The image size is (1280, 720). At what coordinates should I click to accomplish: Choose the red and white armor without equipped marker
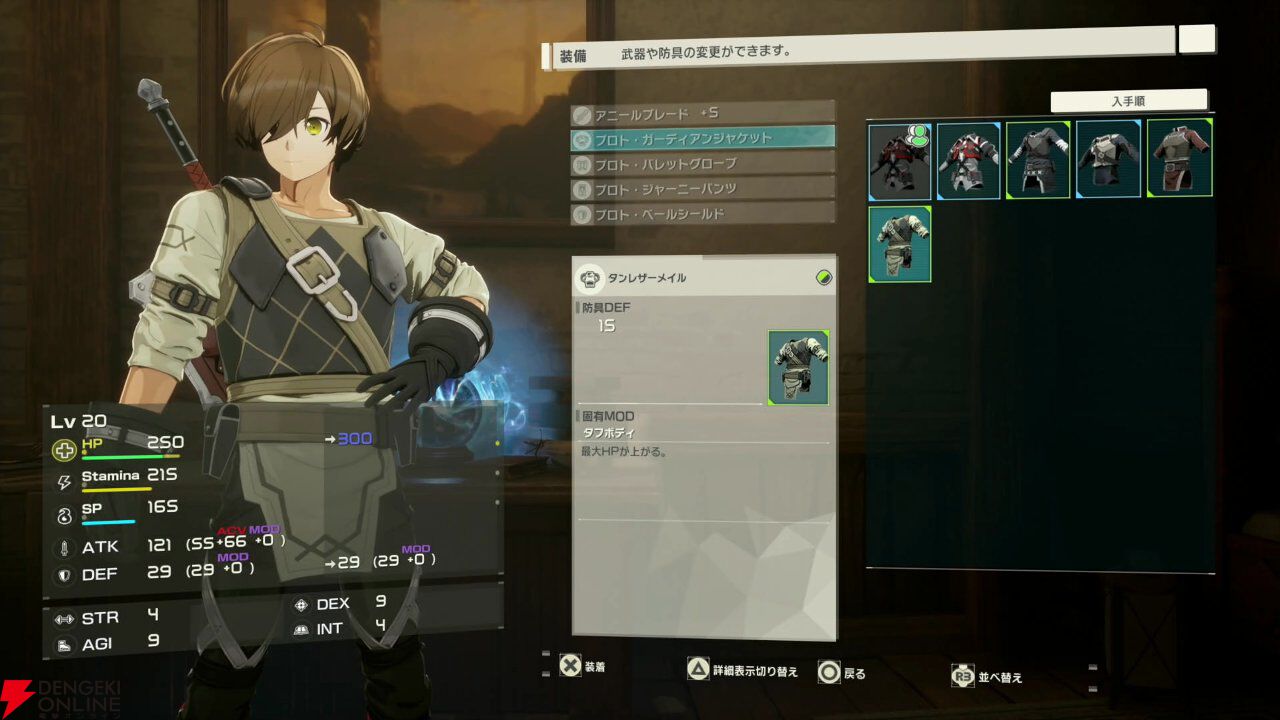968,161
